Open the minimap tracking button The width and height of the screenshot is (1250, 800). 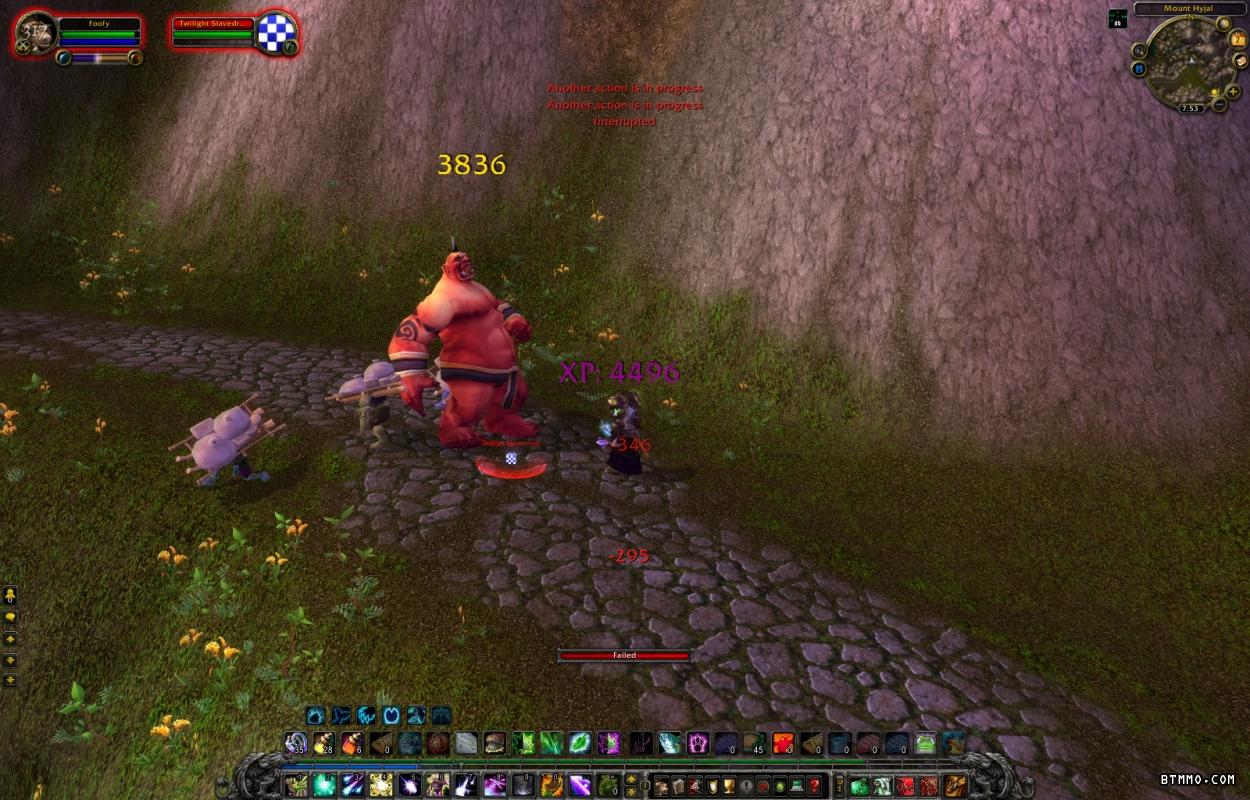1140,50
